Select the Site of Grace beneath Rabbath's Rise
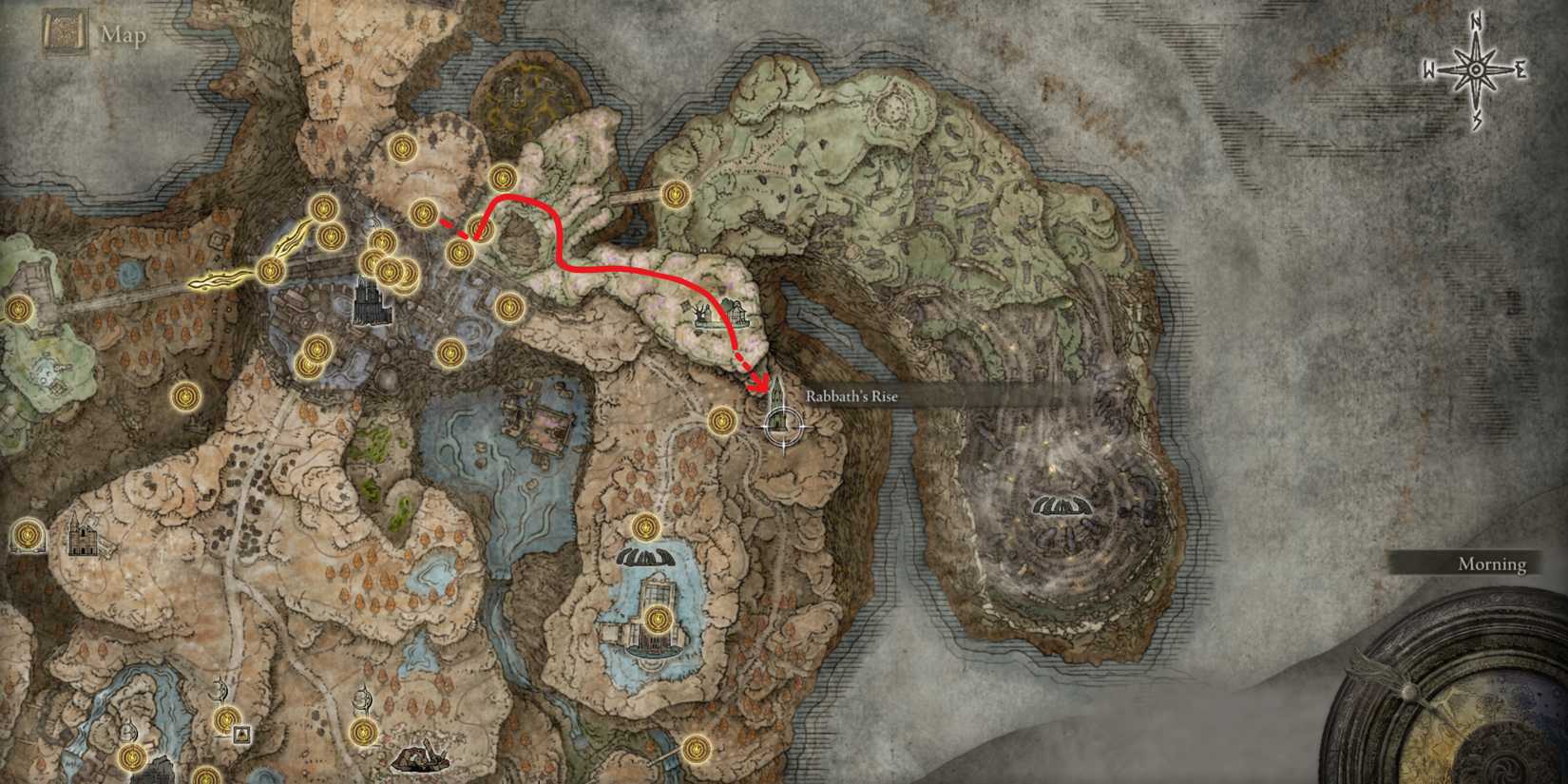This screenshot has width=1568, height=784. (721, 422)
